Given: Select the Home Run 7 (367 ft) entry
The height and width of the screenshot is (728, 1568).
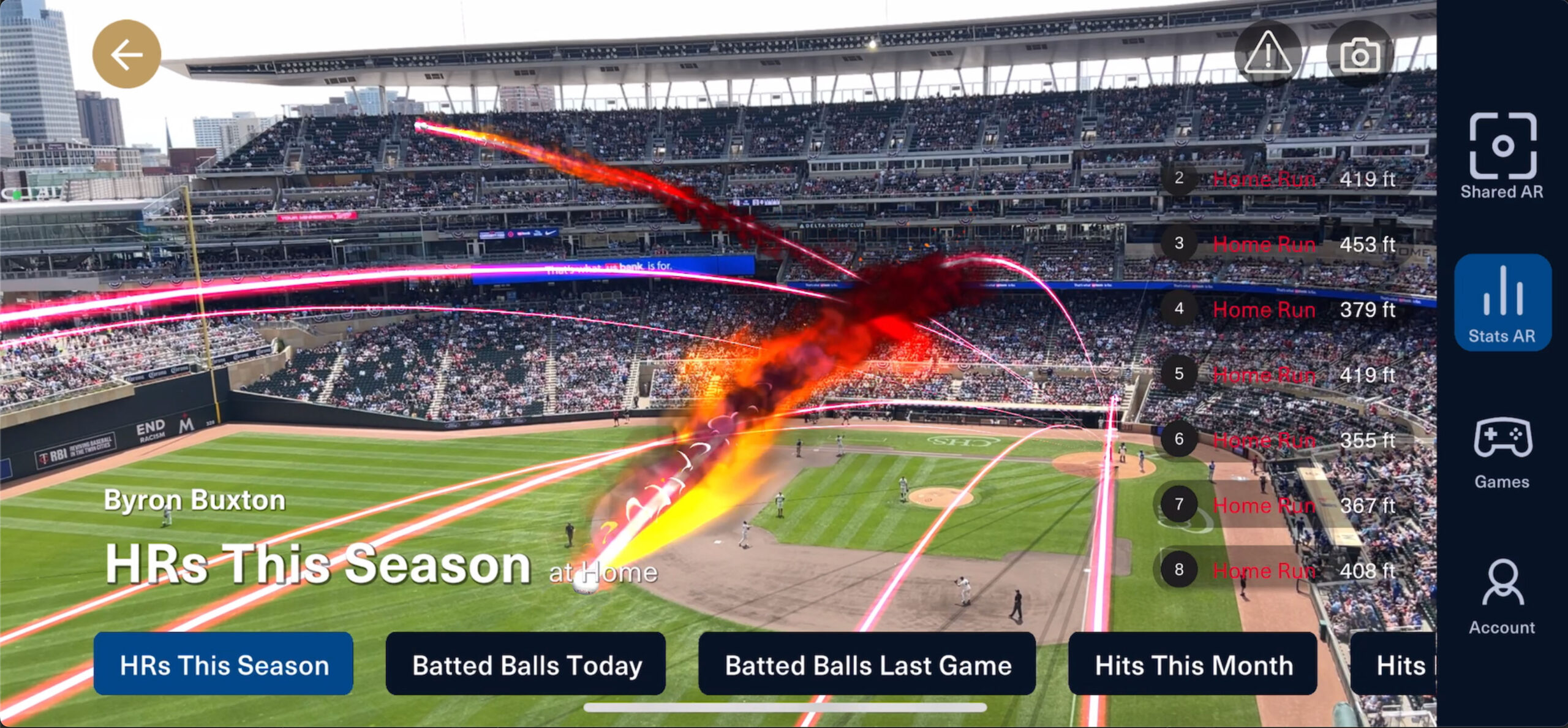Looking at the screenshot, I should coord(1264,506).
